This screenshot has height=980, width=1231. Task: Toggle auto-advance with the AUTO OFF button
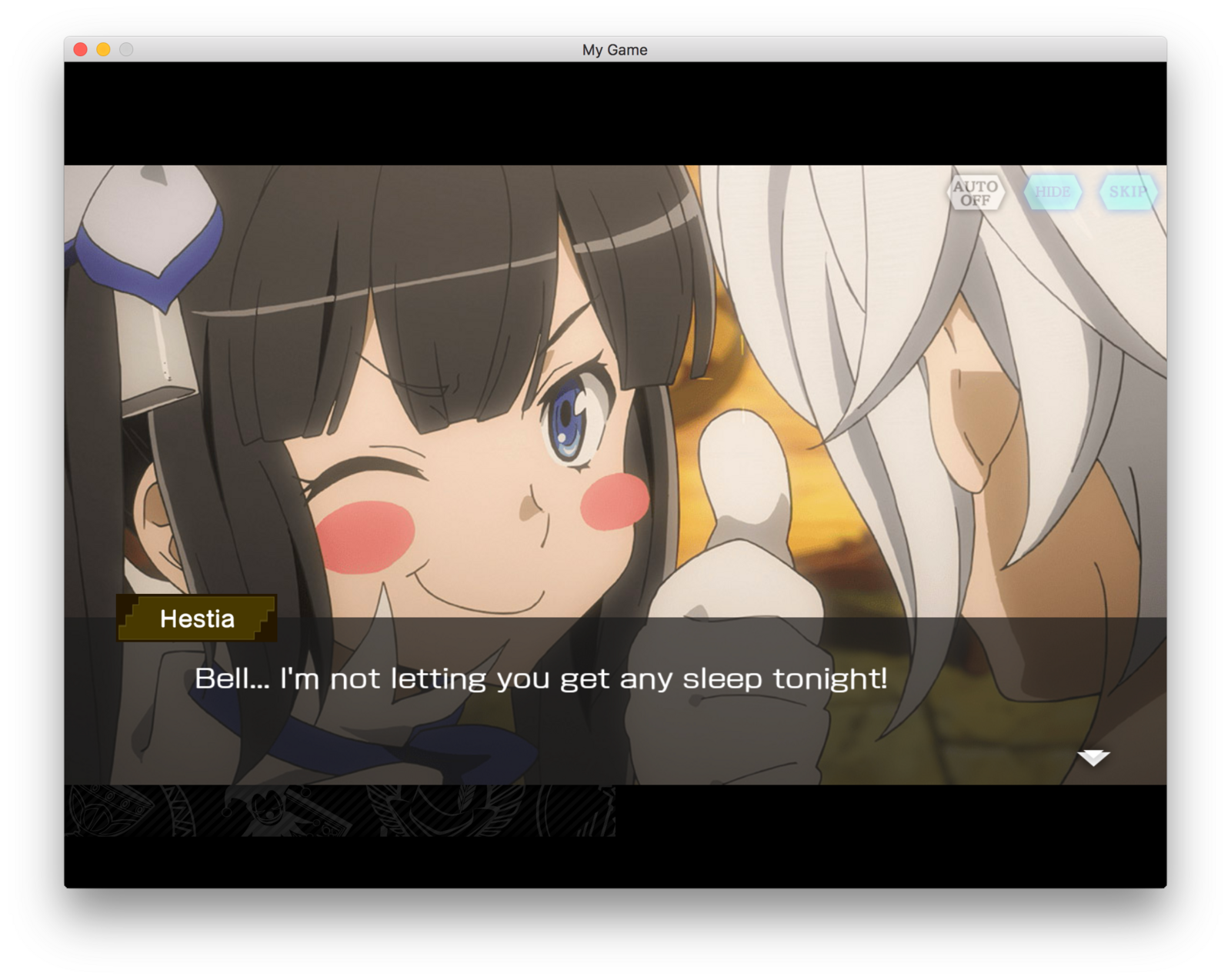[976, 192]
